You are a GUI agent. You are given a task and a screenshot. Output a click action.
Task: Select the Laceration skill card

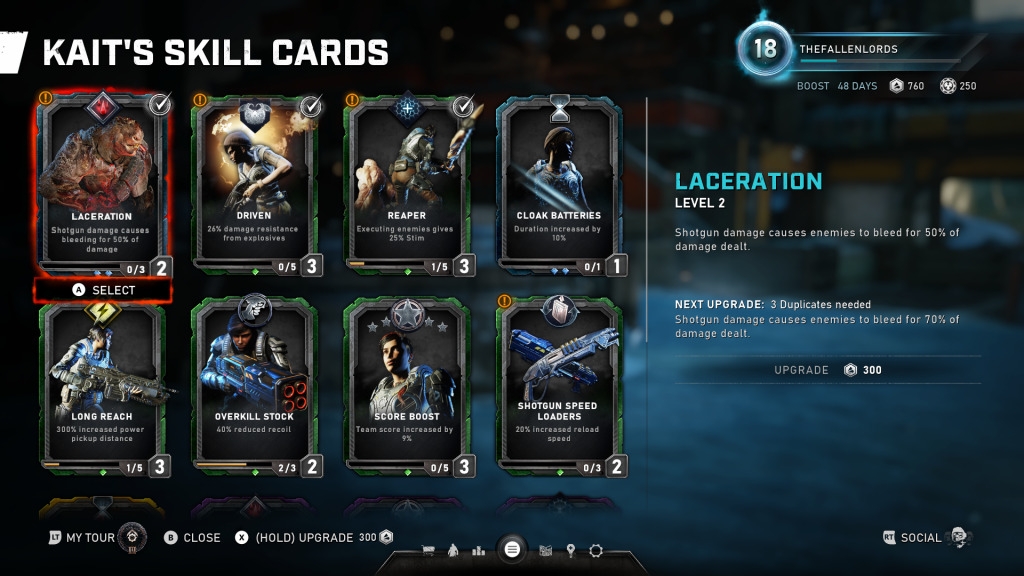[x=101, y=185]
